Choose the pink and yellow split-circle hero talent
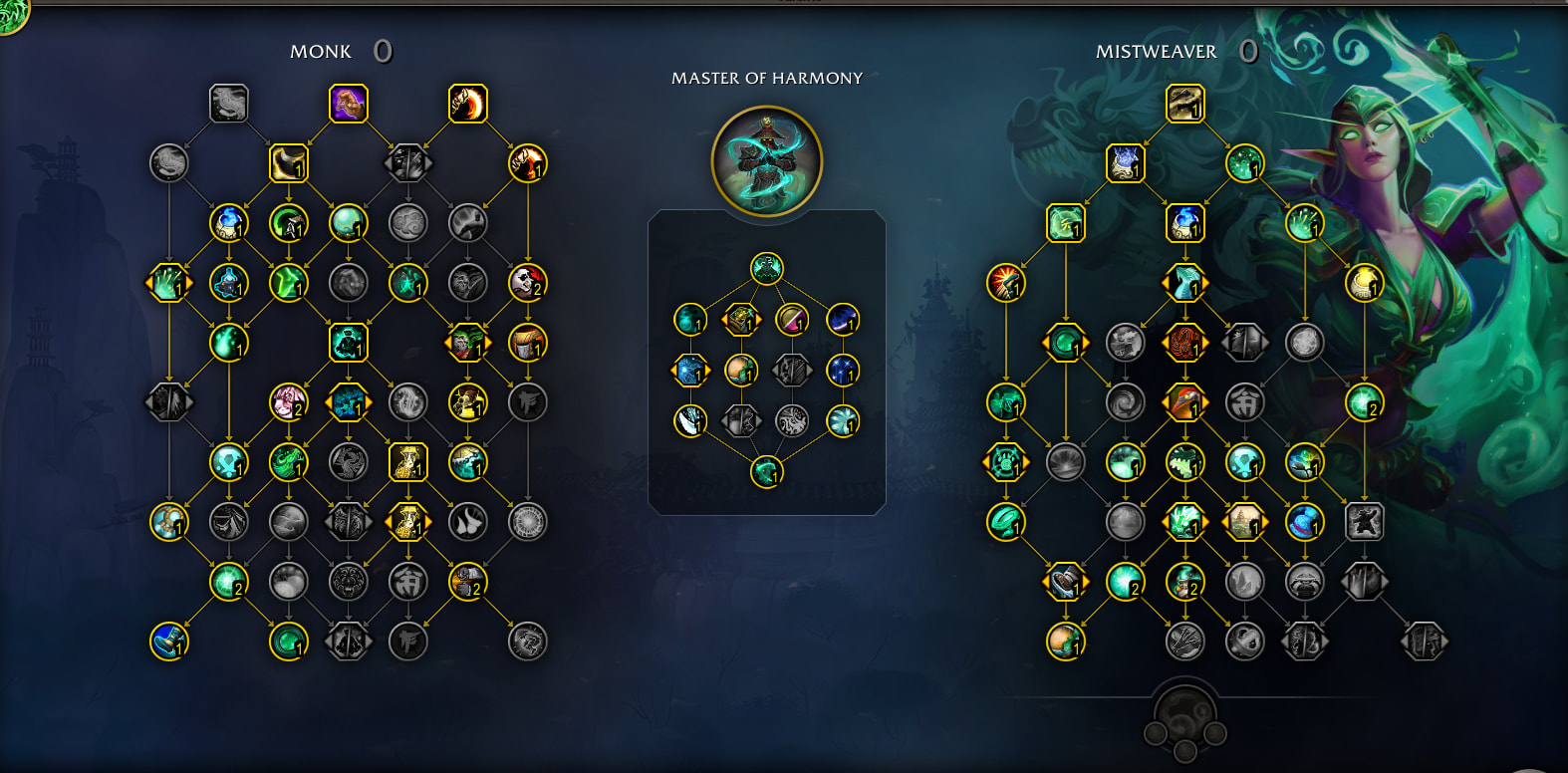This screenshot has width=1568, height=773. (792, 320)
